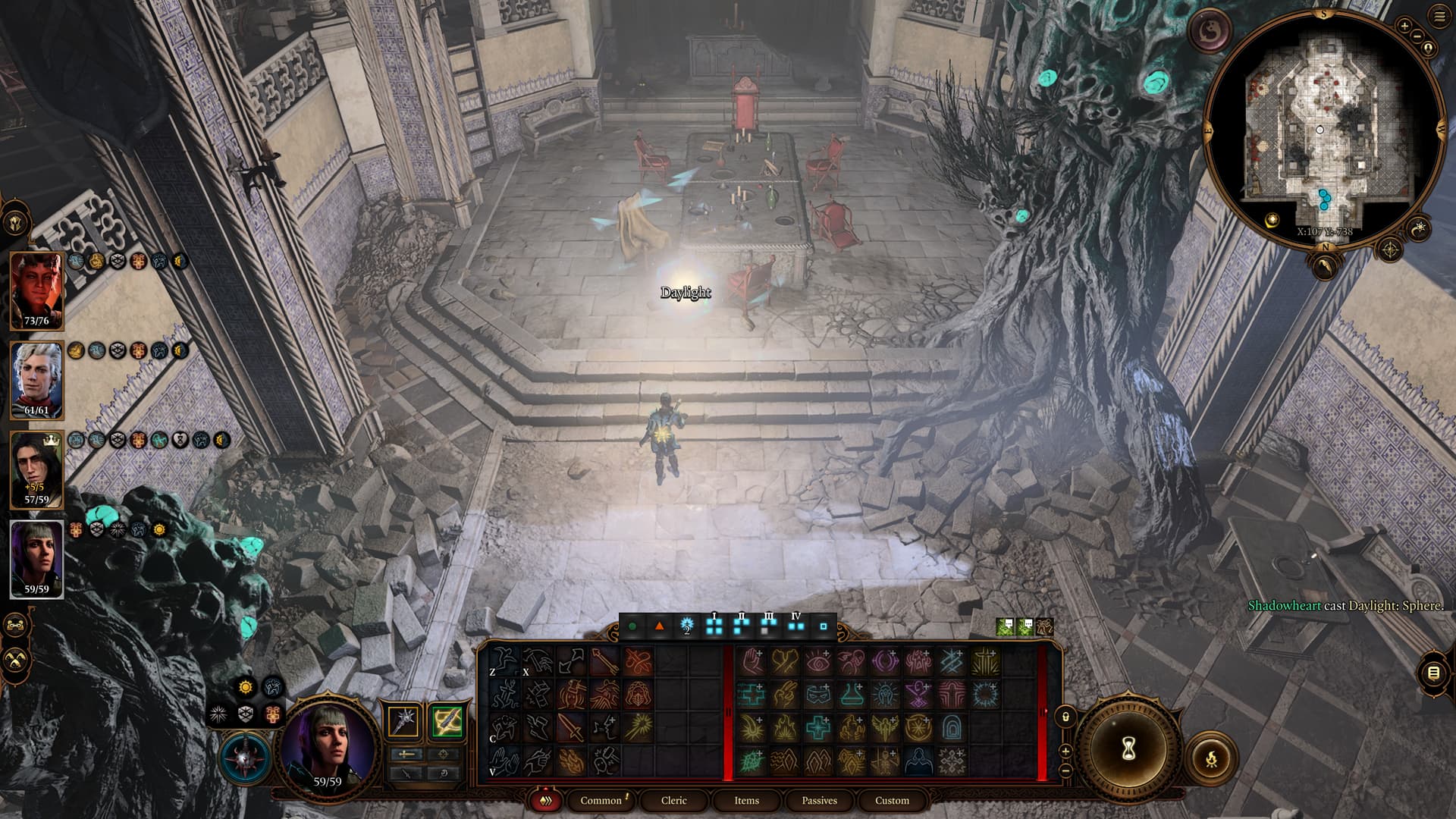This screenshot has width=1456, height=819.
Task: End turn with the hourglass button
Action: point(1128,749)
